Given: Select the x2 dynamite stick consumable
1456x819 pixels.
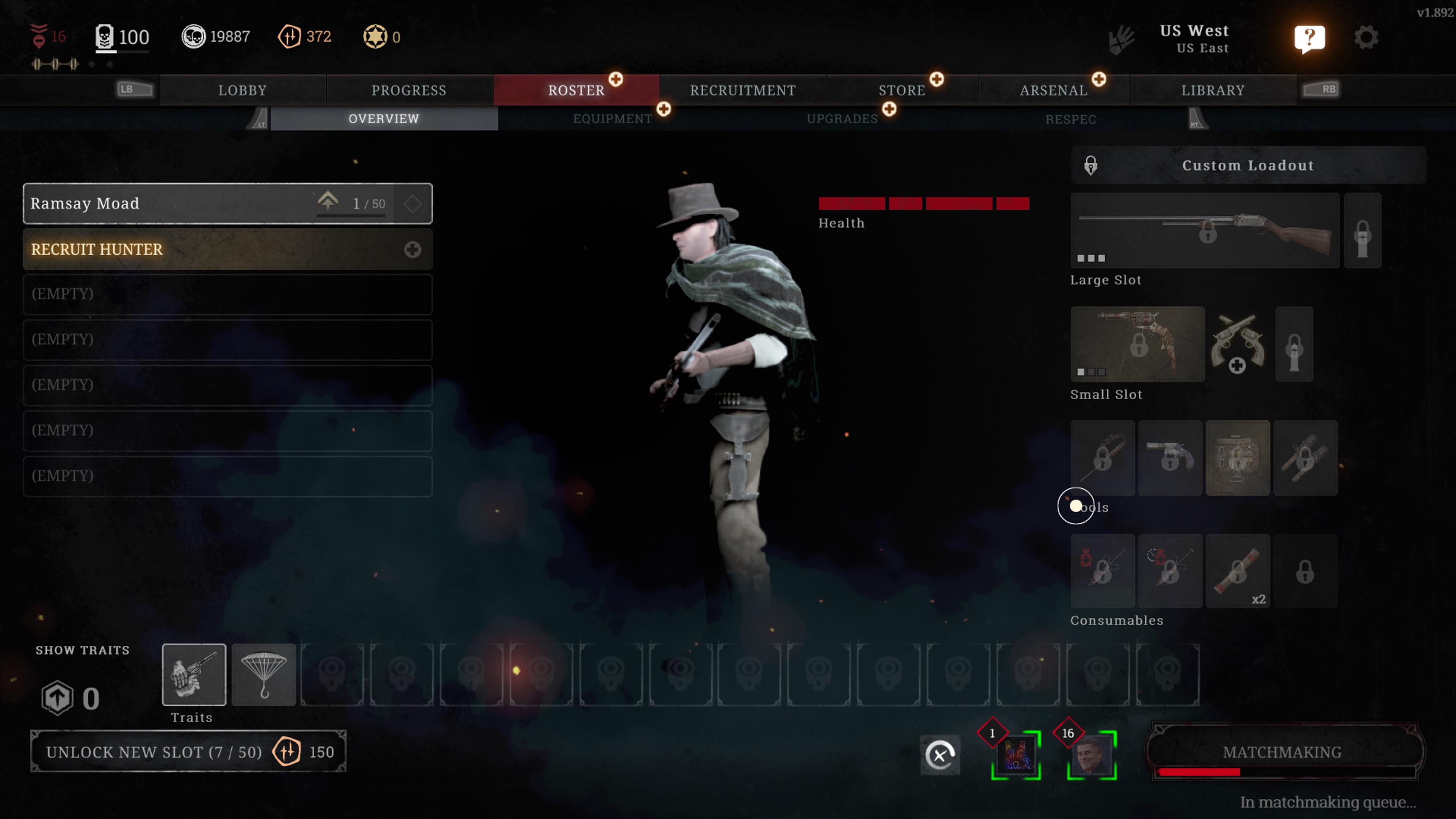Looking at the screenshot, I should (x=1238, y=571).
